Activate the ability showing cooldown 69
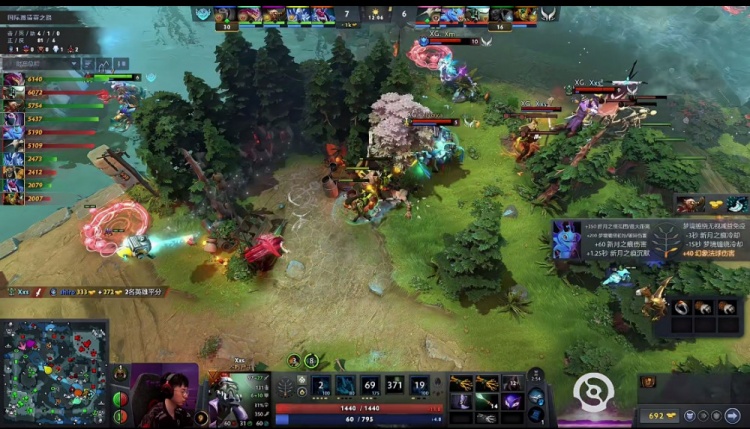The width and height of the screenshot is (750, 429). (x=370, y=385)
